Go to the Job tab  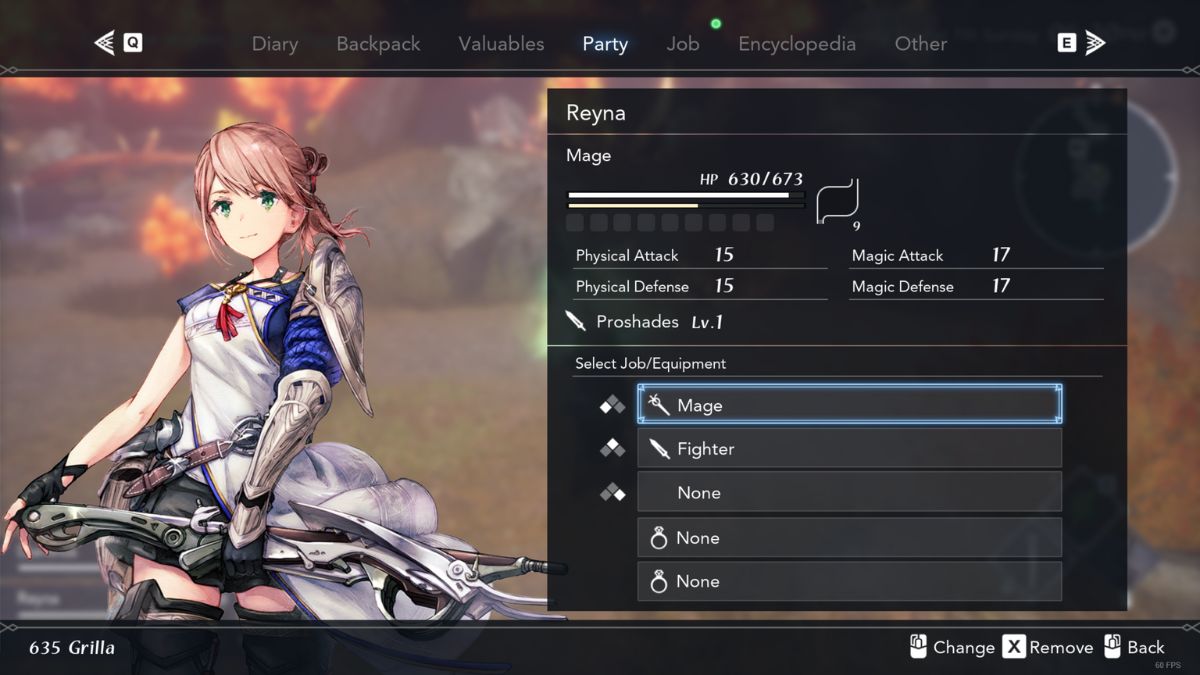pyautogui.click(x=683, y=44)
